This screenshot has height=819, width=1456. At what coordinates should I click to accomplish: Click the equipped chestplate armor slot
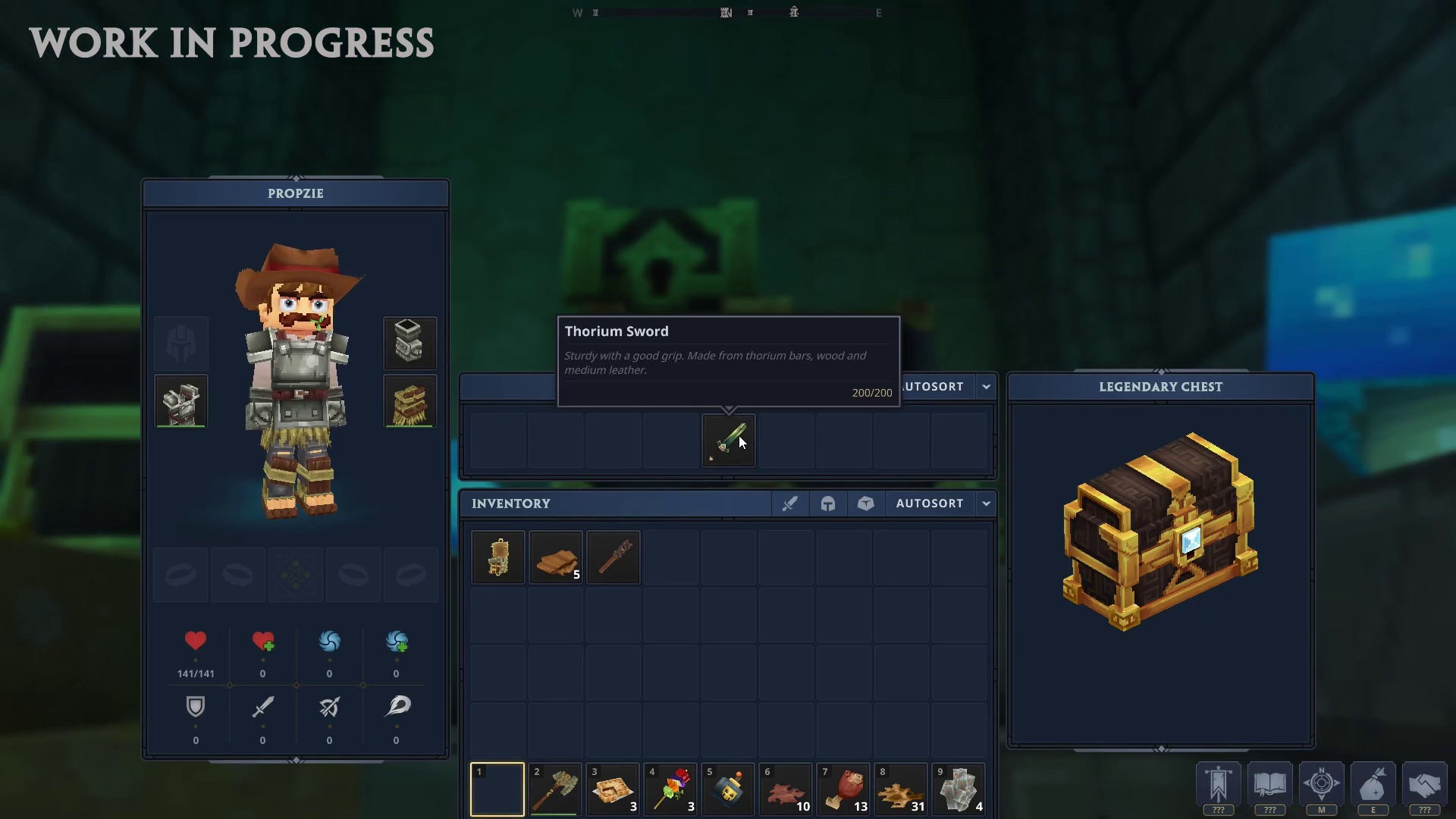pos(180,402)
